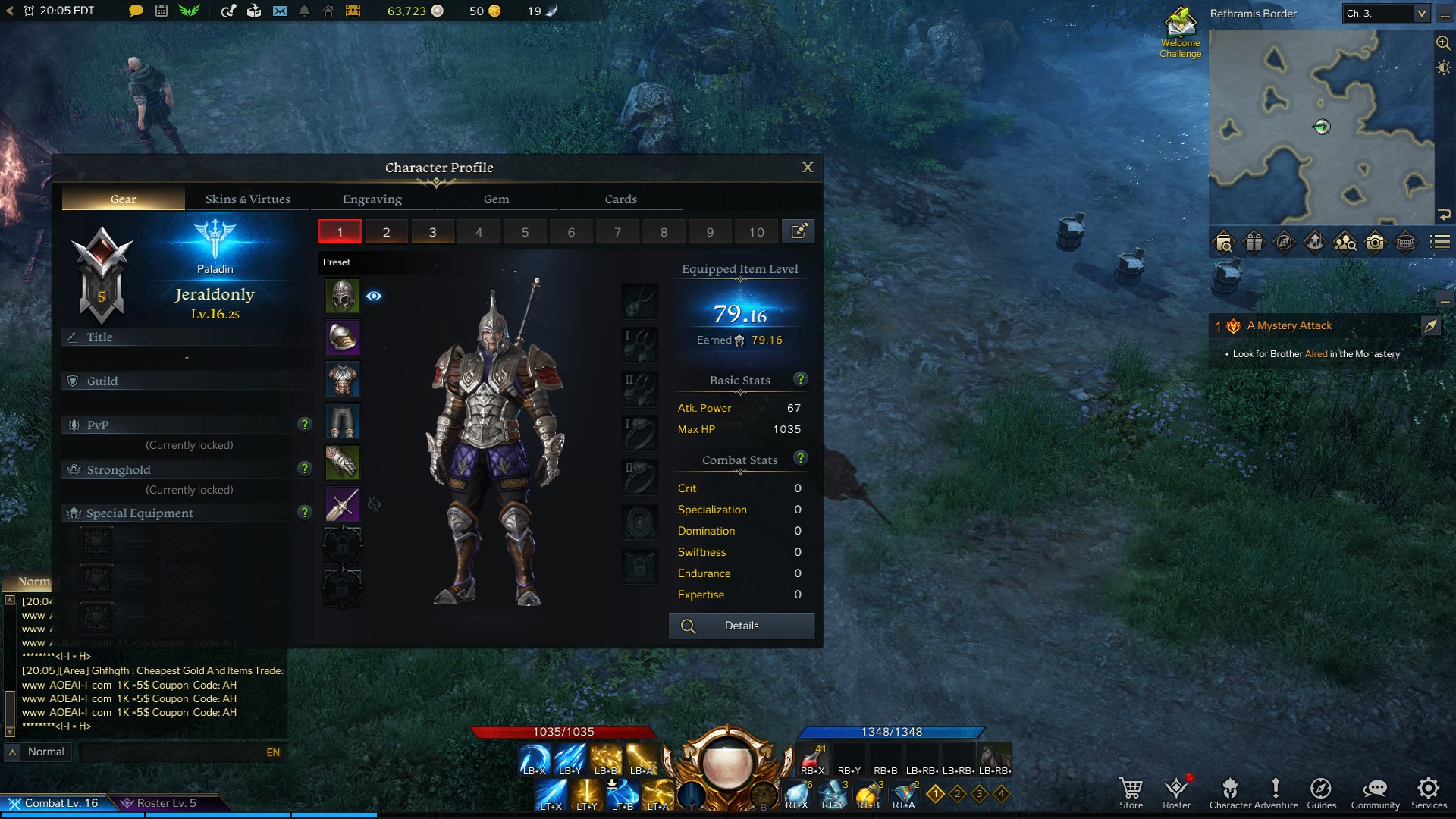Select gear preset 2
This screenshot has width=1456, height=819.
(386, 231)
